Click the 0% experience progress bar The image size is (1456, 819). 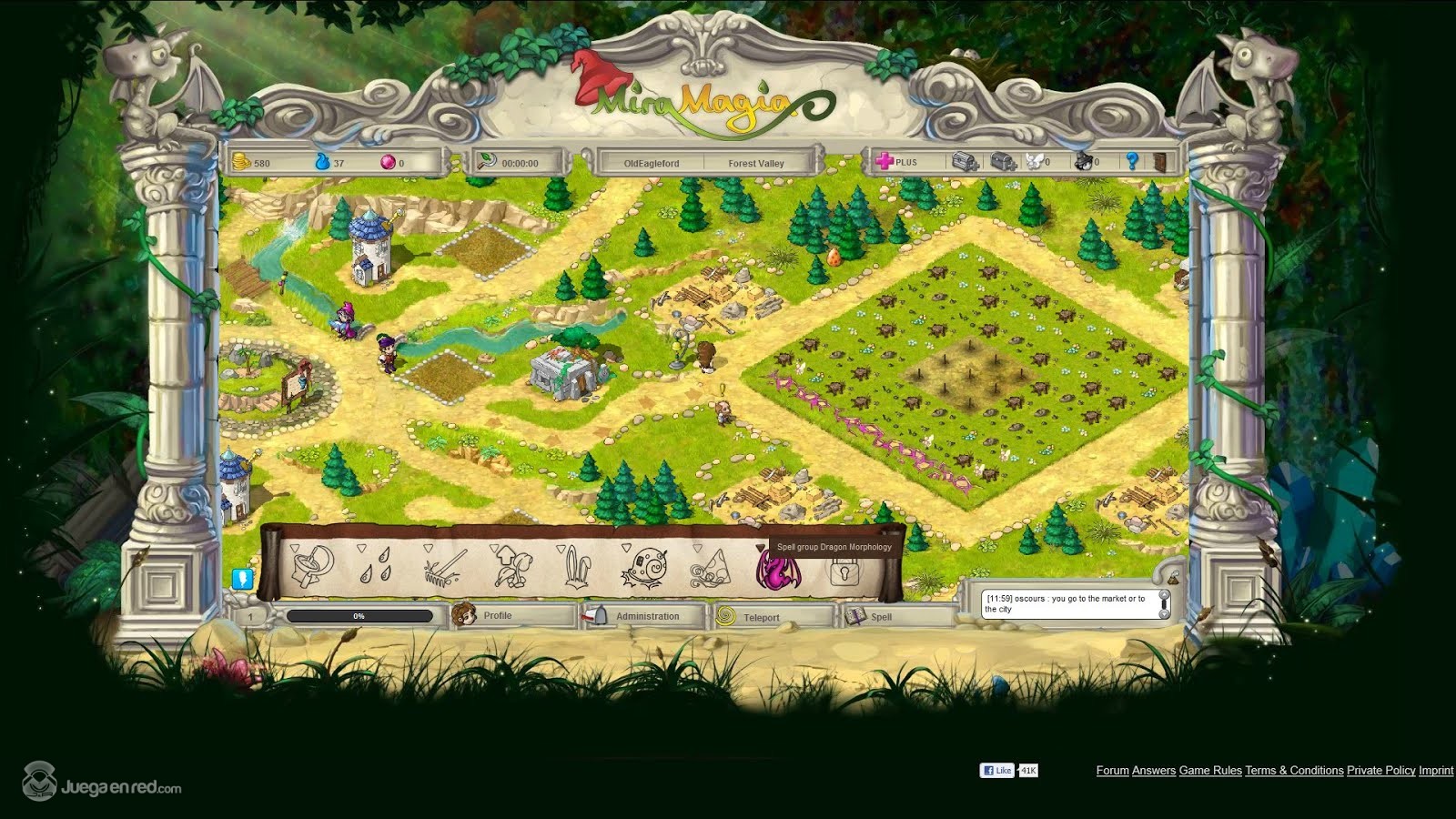(359, 614)
